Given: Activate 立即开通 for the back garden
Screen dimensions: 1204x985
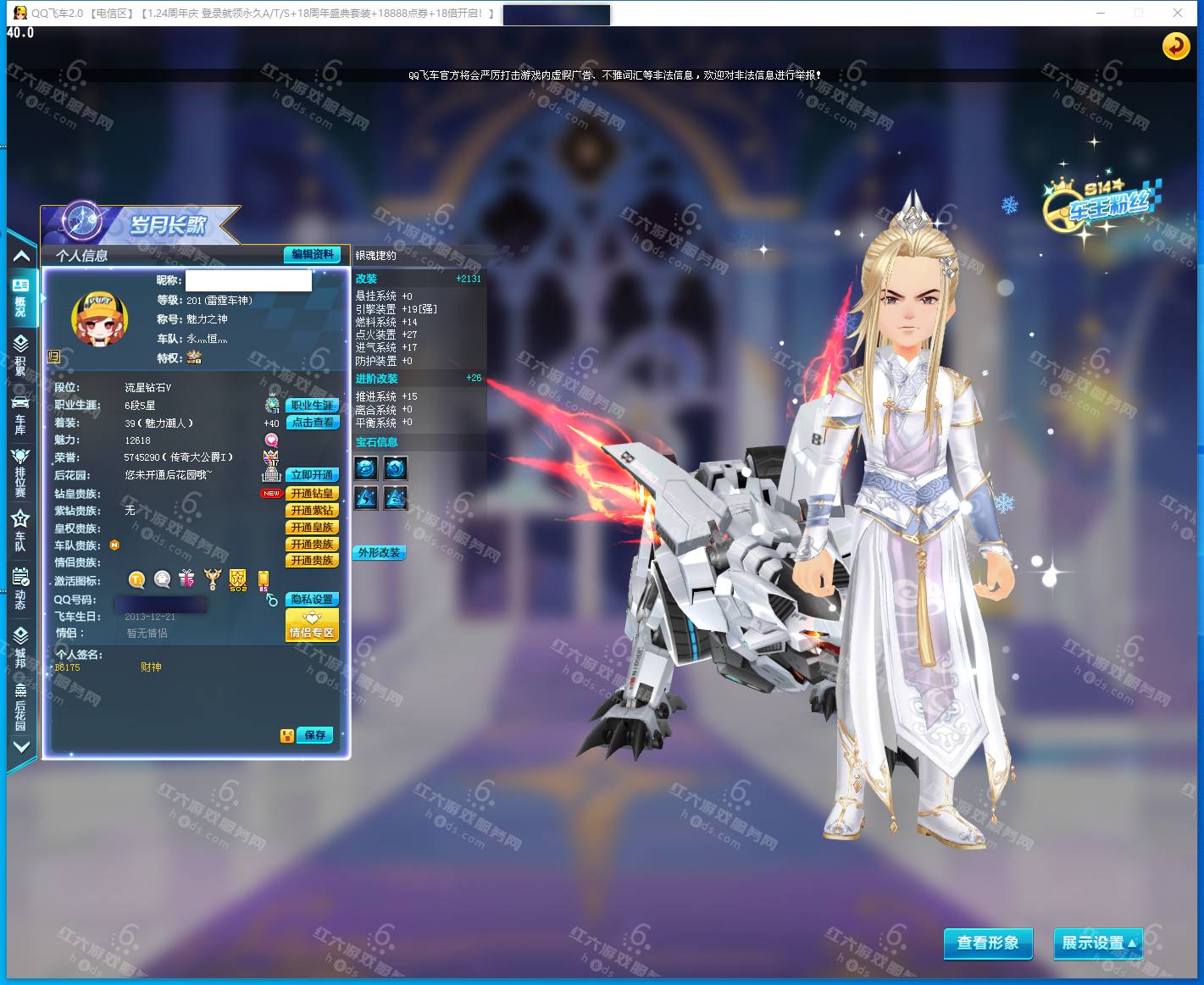Looking at the screenshot, I should tap(313, 475).
